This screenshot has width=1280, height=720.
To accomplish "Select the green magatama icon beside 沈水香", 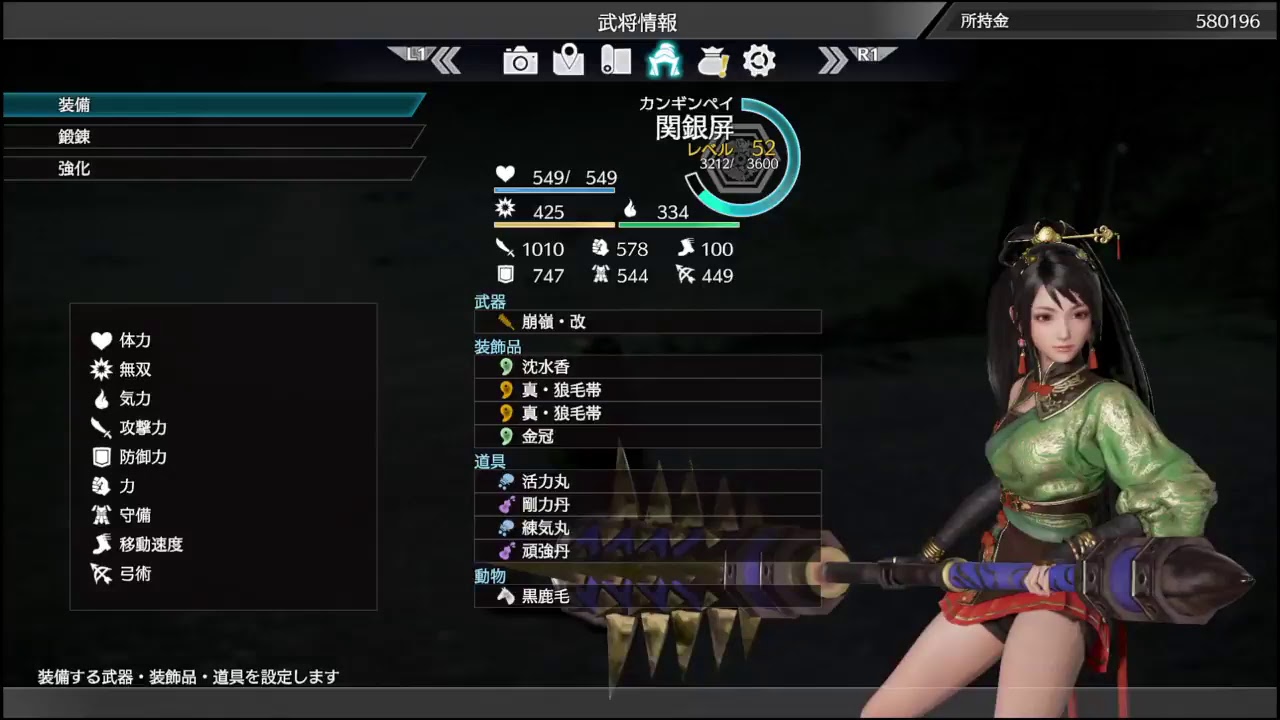I will (x=505, y=367).
